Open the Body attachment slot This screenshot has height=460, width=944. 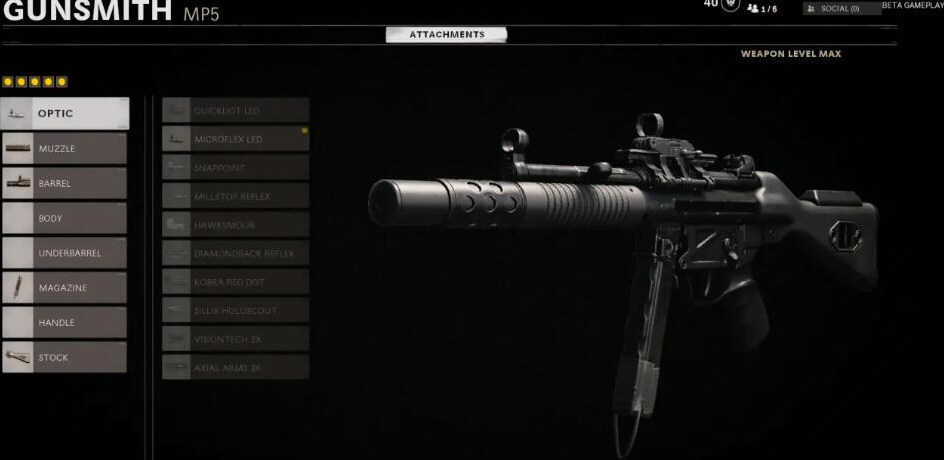click(x=65, y=218)
